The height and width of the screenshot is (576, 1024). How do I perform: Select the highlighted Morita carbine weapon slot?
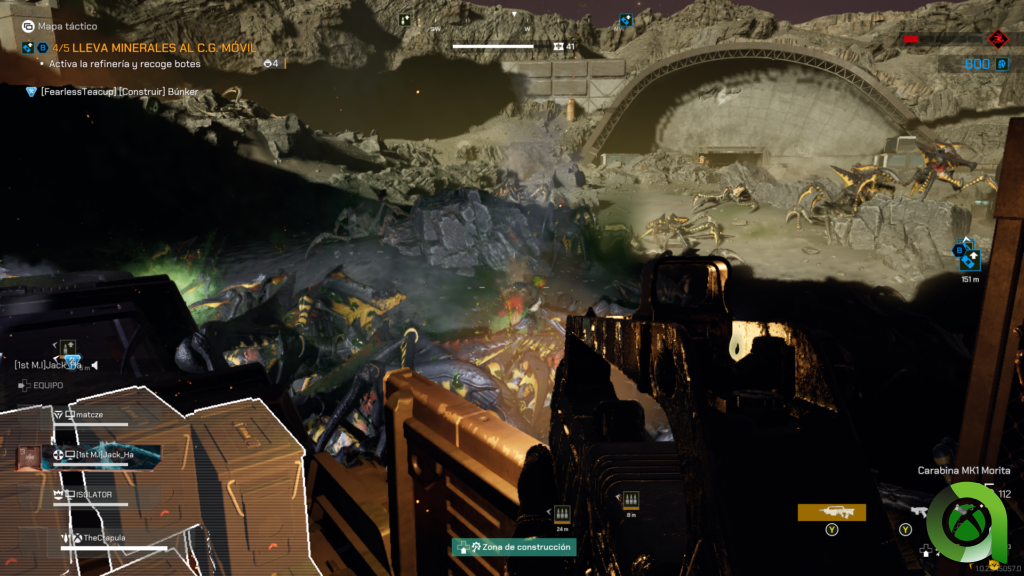pos(831,512)
